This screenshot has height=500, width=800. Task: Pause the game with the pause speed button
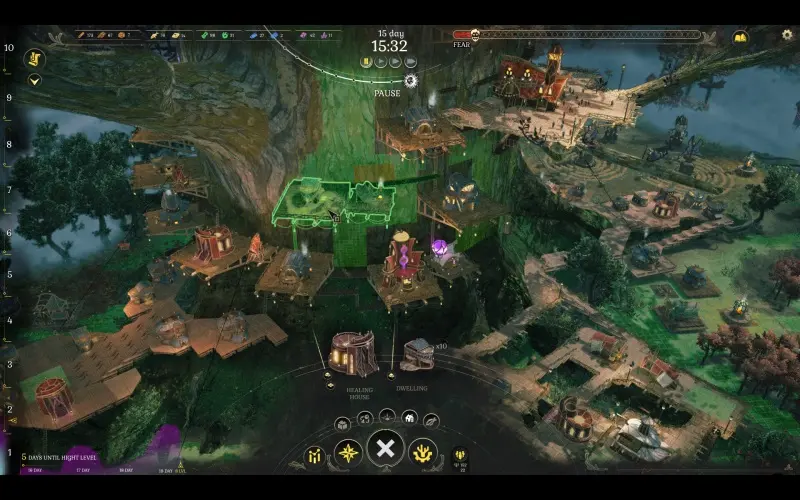pos(366,61)
